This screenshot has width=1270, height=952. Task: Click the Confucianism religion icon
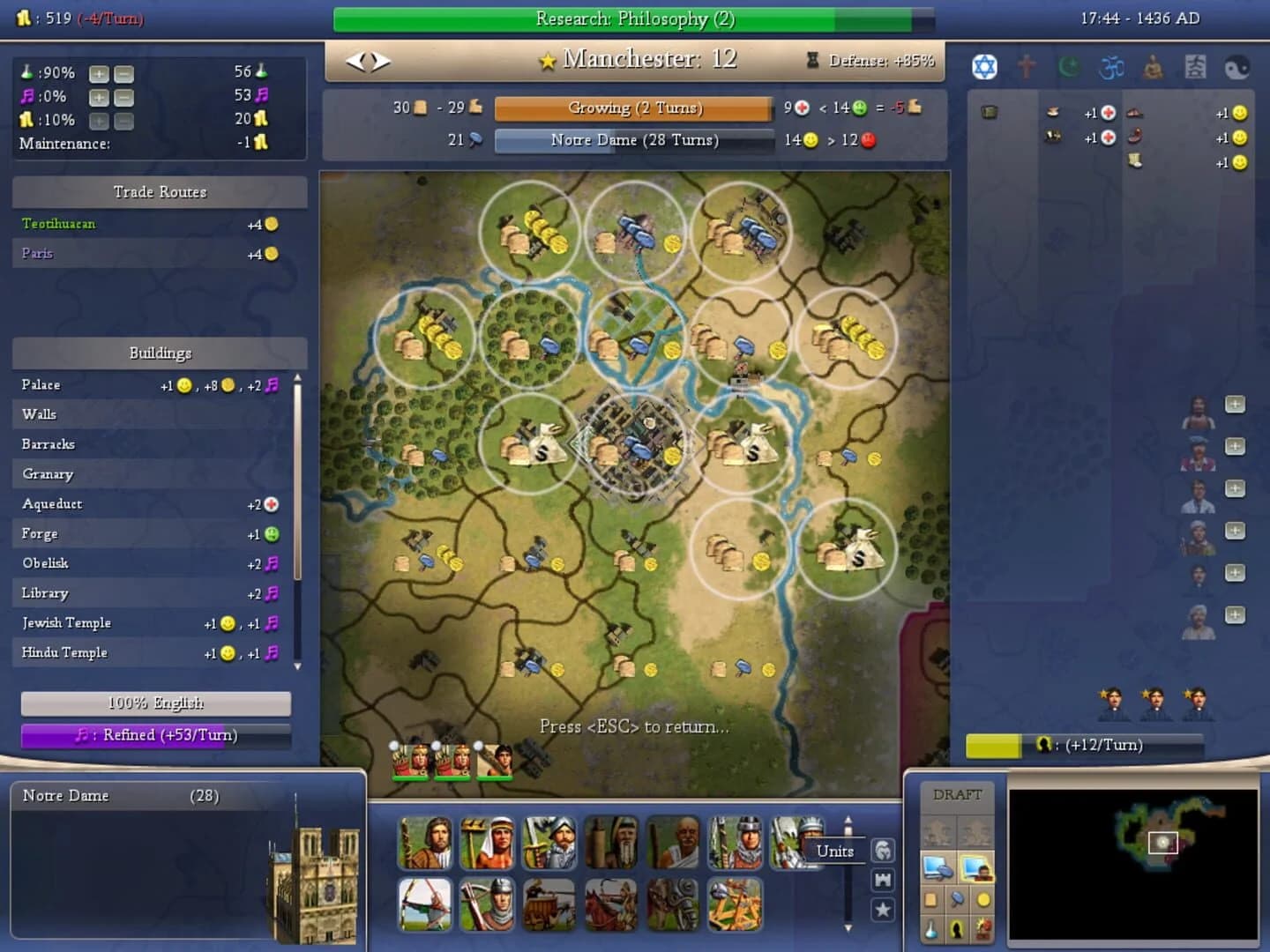coord(1195,66)
